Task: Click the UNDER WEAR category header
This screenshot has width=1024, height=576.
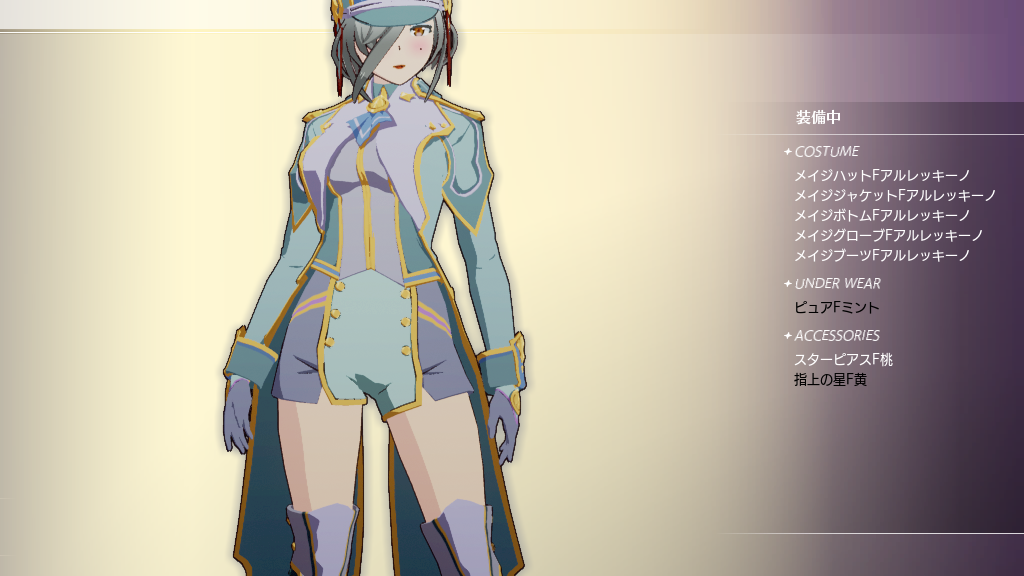Action: pos(837,283)
